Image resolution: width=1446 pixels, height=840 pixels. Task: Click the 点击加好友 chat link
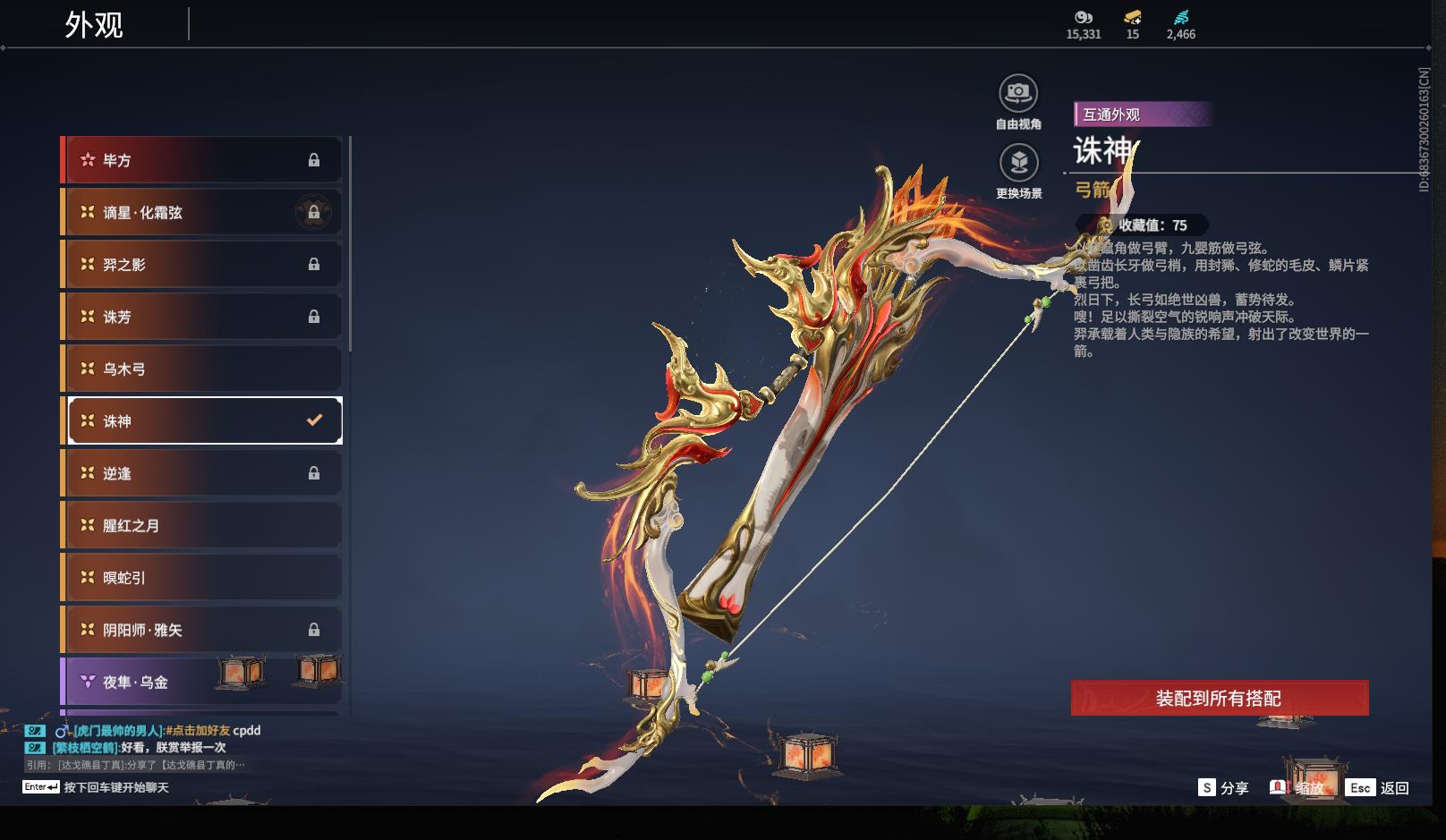click(x=198, y=730)
